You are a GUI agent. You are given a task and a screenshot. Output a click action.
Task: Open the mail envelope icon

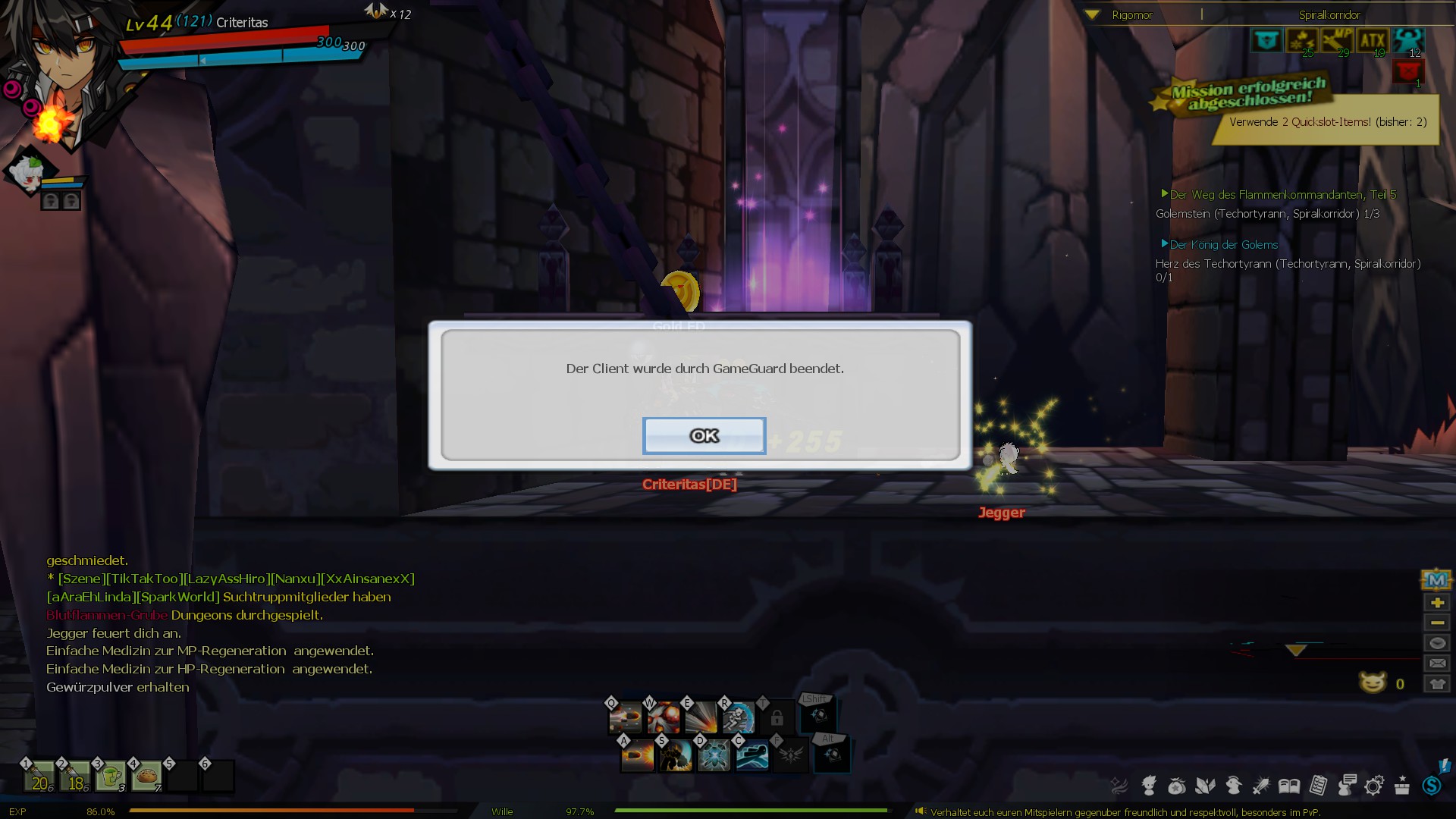(1436, 663)
